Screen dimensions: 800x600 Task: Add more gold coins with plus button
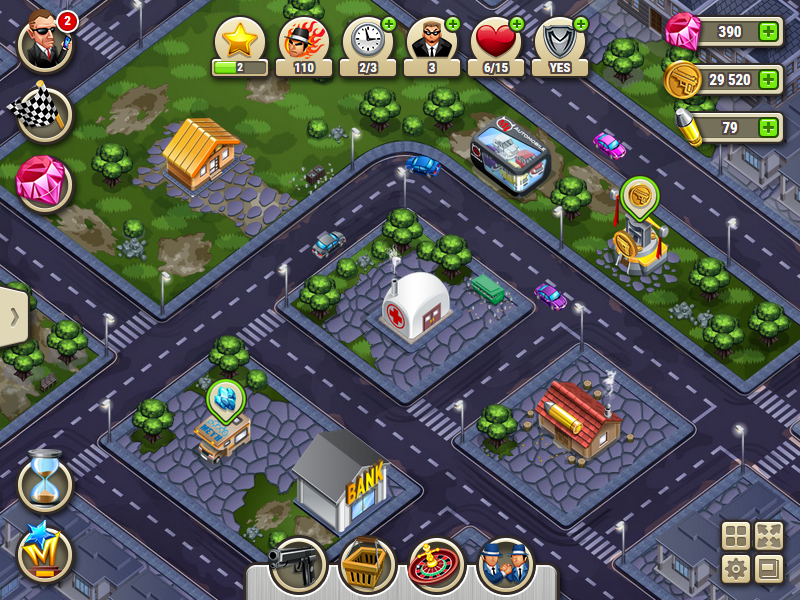768,80
